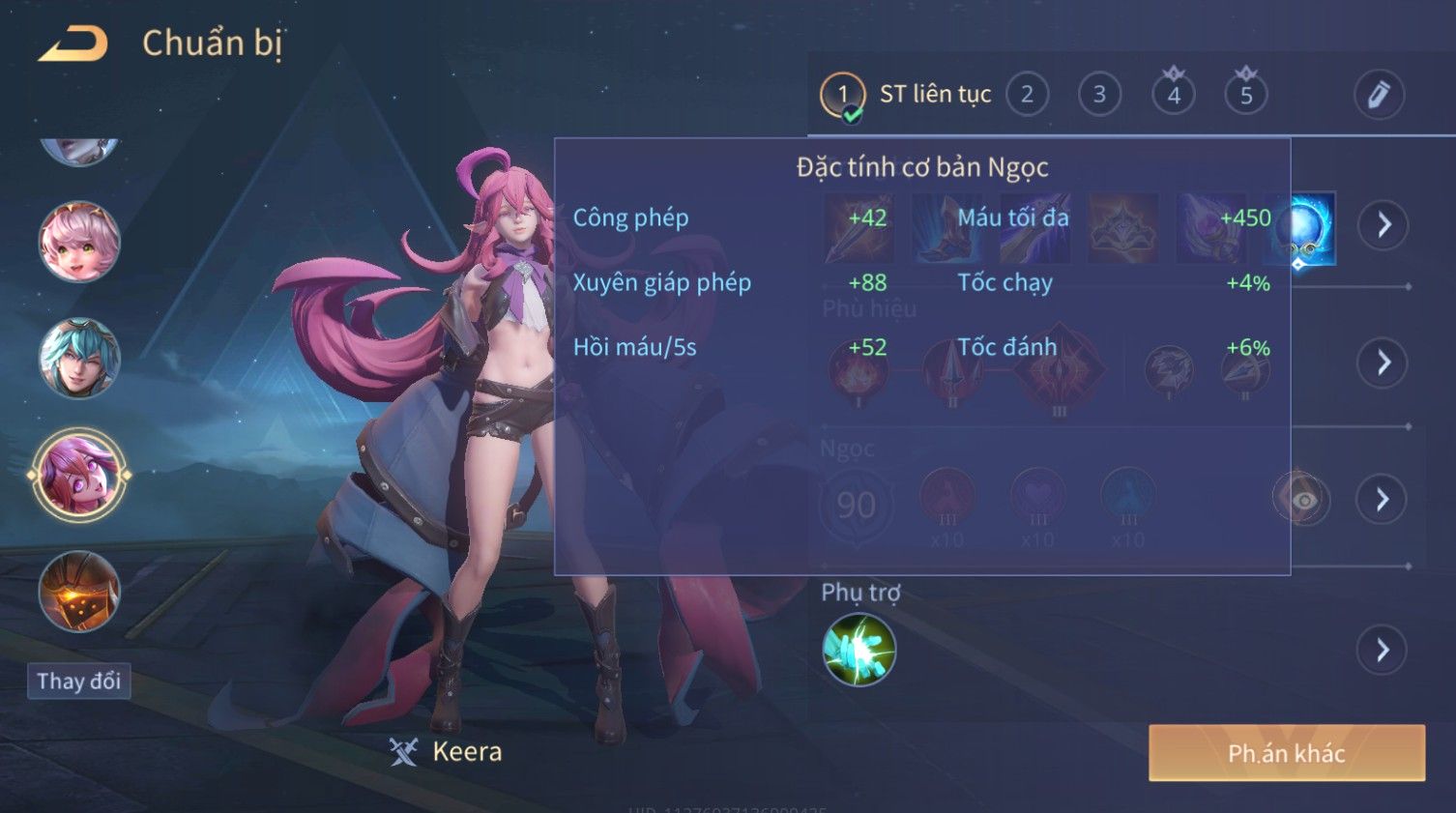The width and height of the screenshot is (1456, 813).
Task: Toggle the Ngọc stats eye icon
Action: pyautogui.click(x=1302, y=499)
